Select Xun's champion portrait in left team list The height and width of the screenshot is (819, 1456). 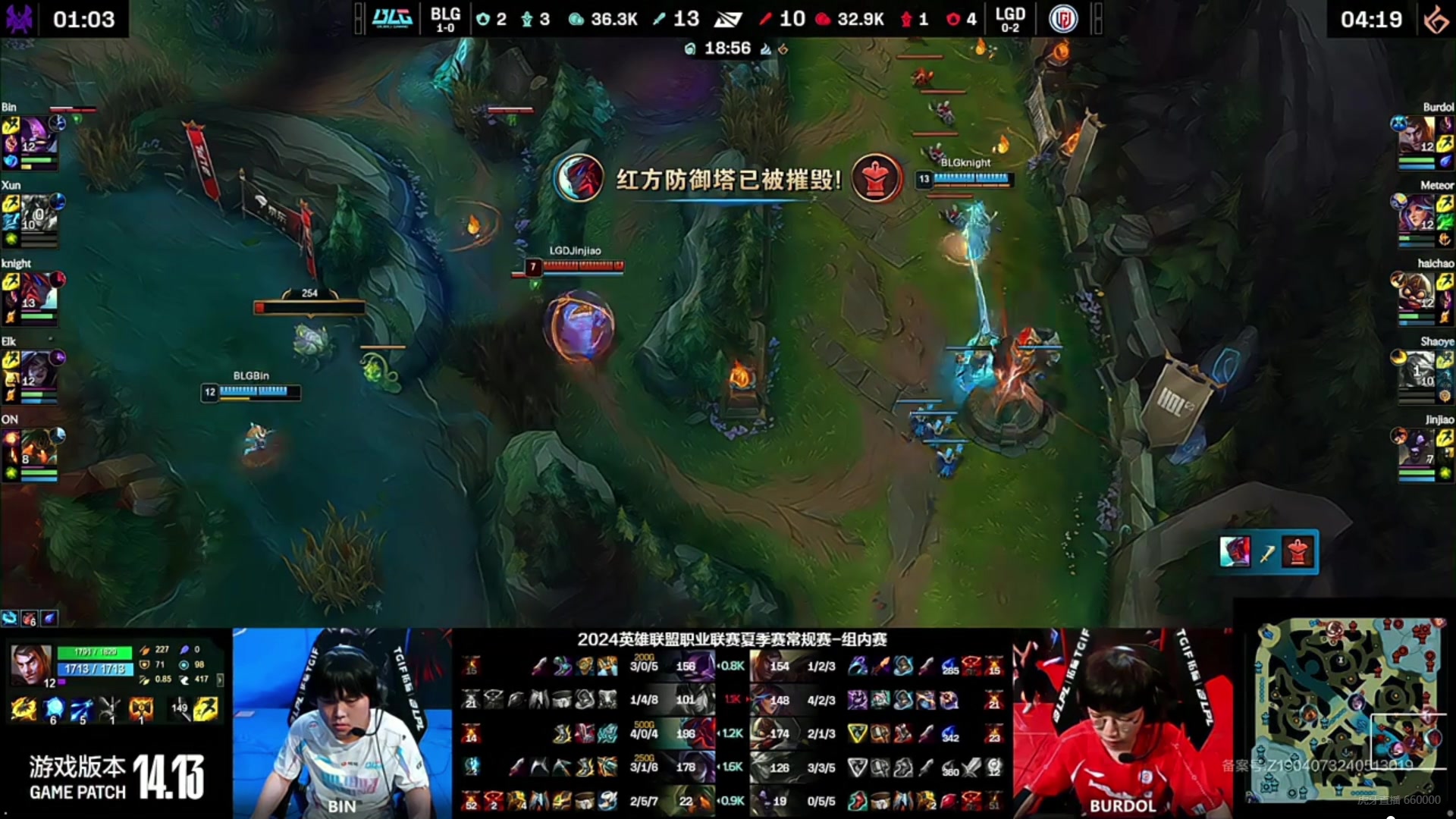36,212
